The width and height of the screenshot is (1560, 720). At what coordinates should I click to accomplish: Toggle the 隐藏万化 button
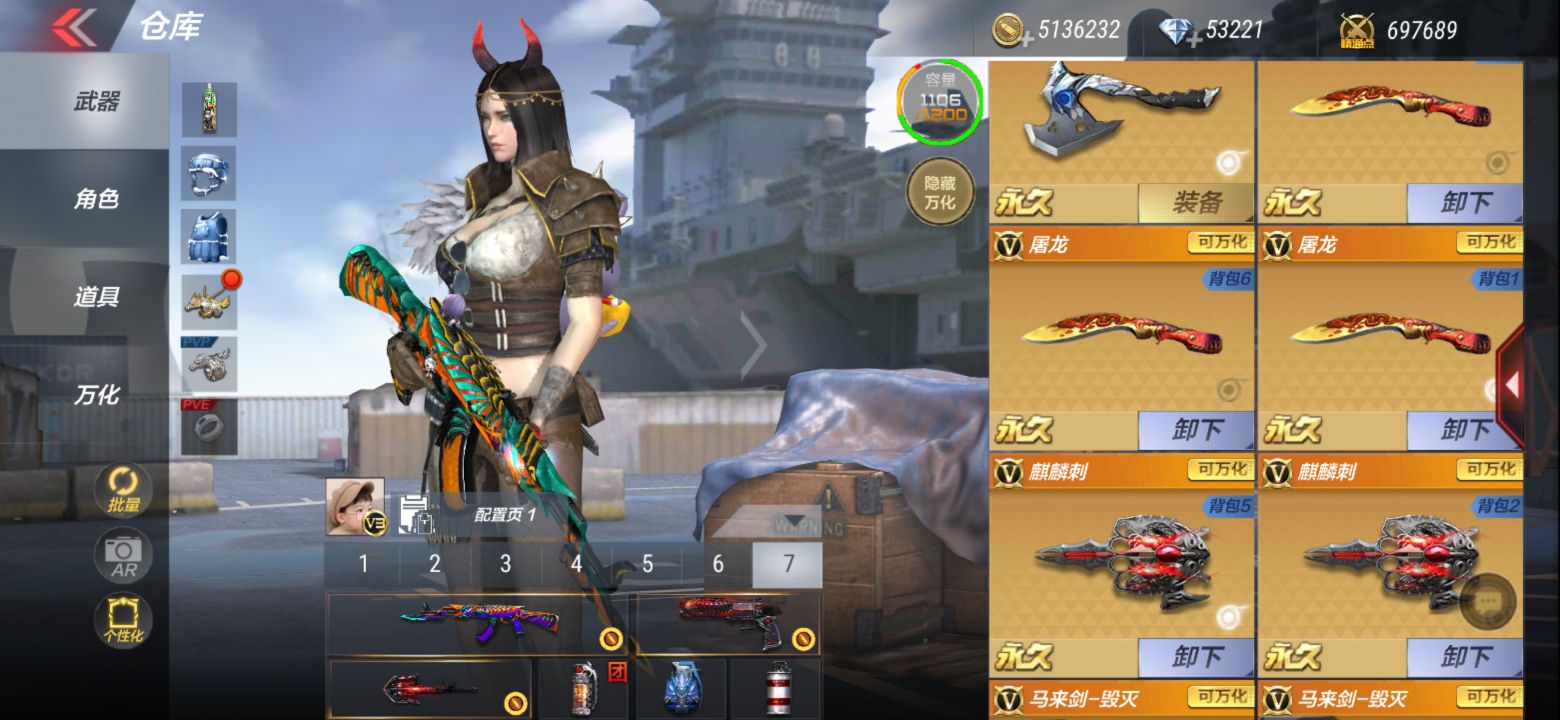pyautogui.click(x=939, y=192)
